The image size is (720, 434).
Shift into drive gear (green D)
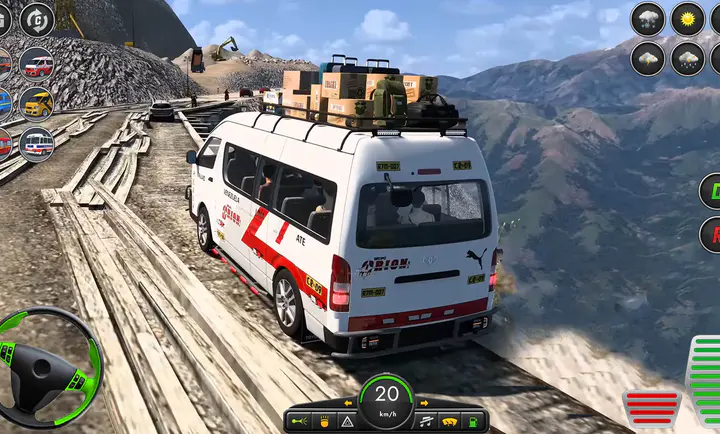click(x=711, y=190)
